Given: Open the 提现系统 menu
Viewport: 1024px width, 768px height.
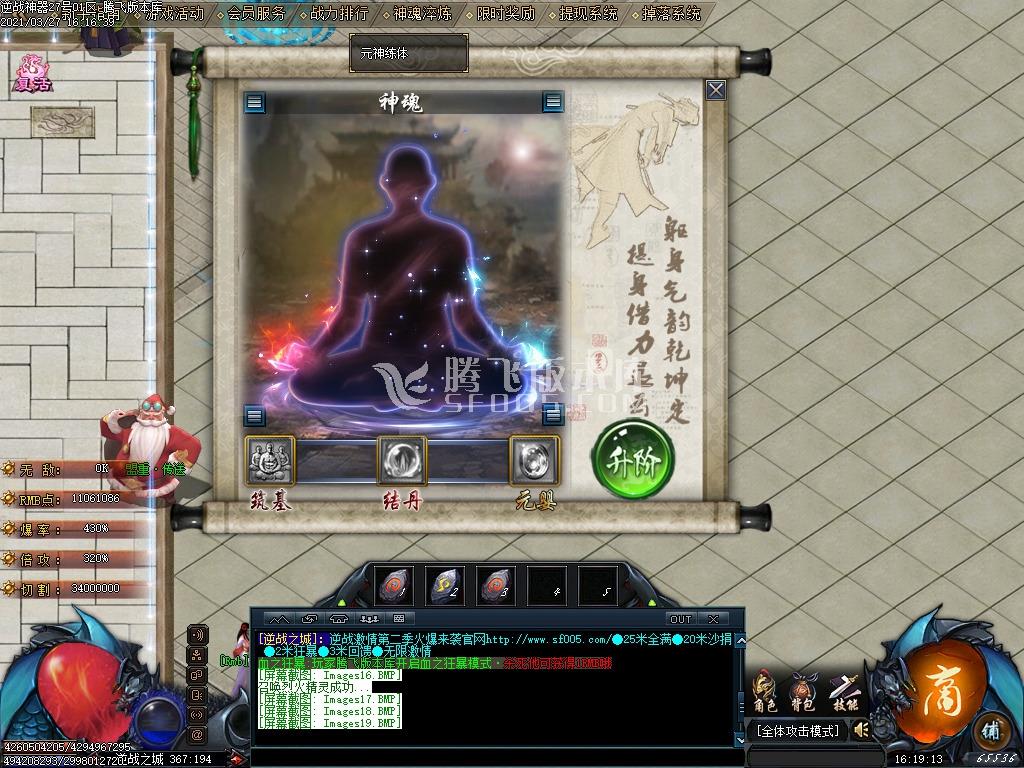Looking at the screenshot, I should coord(588,14).
